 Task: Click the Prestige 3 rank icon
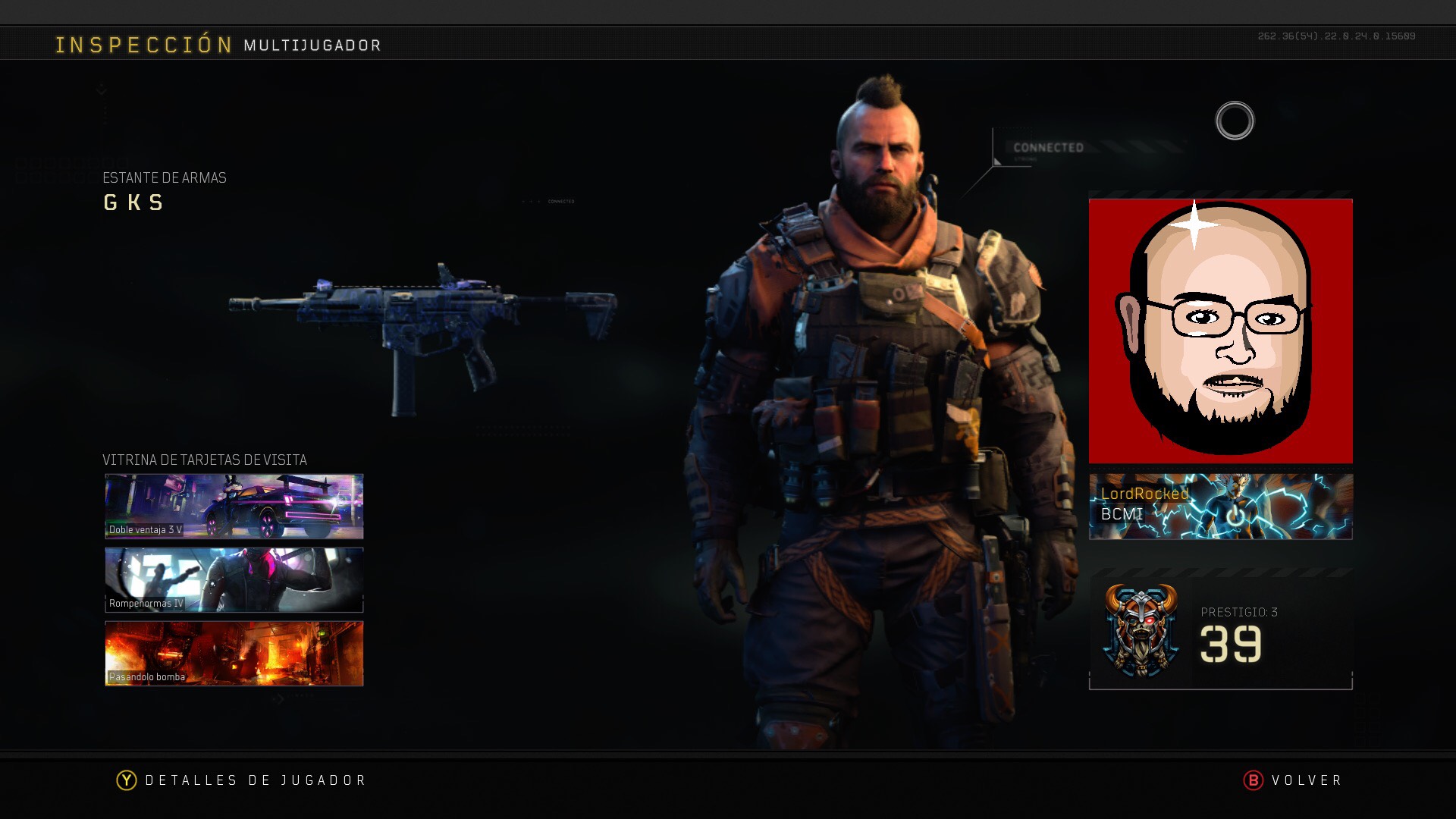(x=1141, y=630)
